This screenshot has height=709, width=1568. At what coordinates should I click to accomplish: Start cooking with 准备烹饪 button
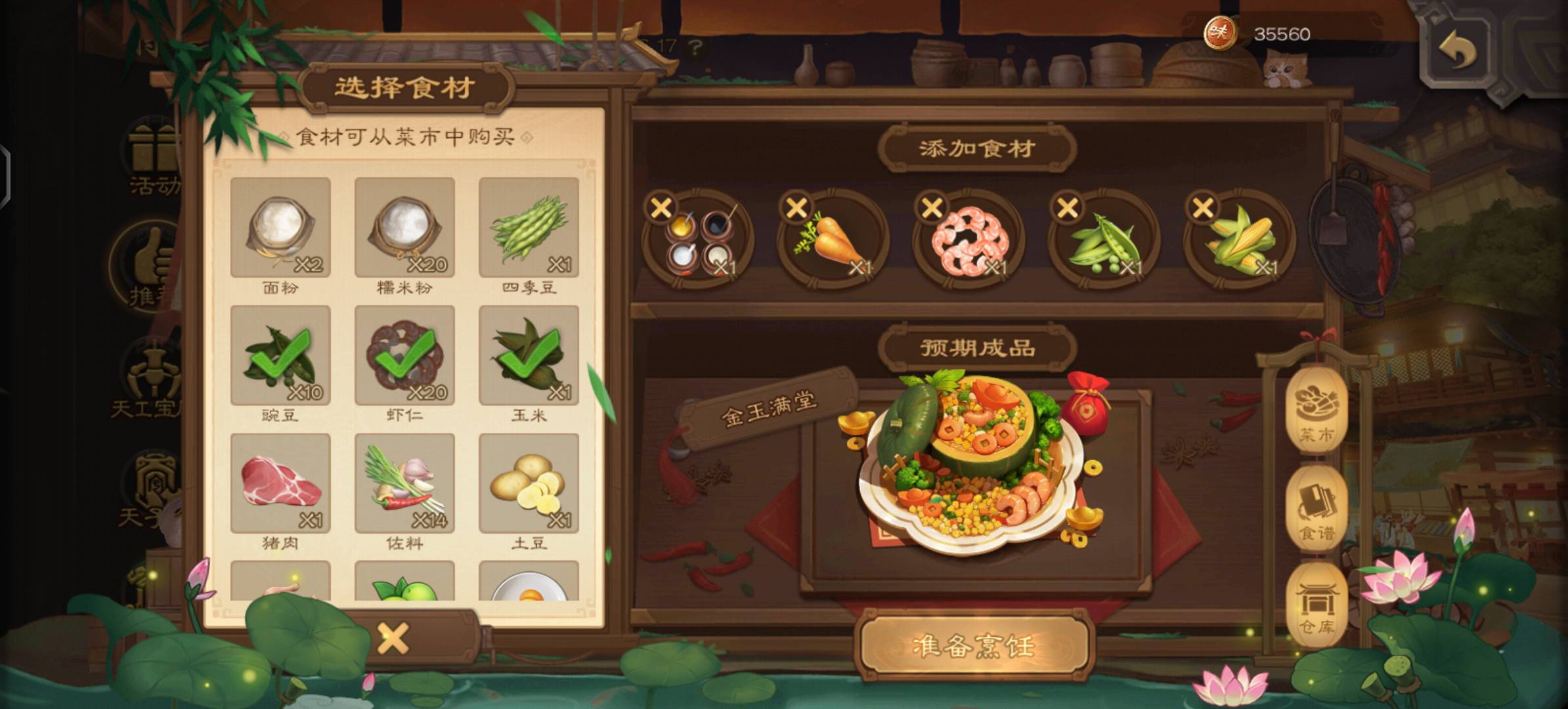pos(974,646)
